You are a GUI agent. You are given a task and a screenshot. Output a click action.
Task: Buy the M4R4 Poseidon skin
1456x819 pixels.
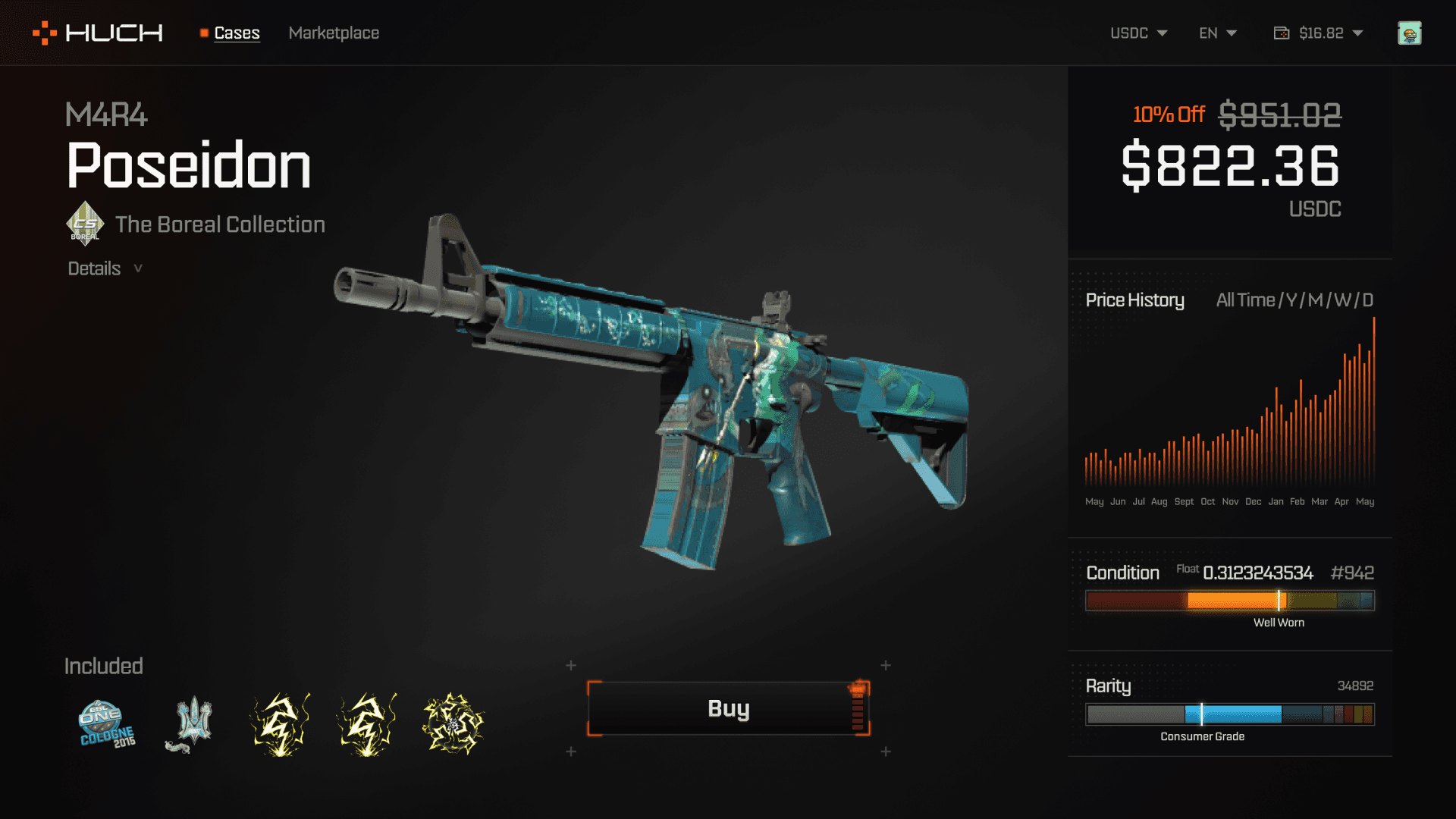tap(728, 708)
